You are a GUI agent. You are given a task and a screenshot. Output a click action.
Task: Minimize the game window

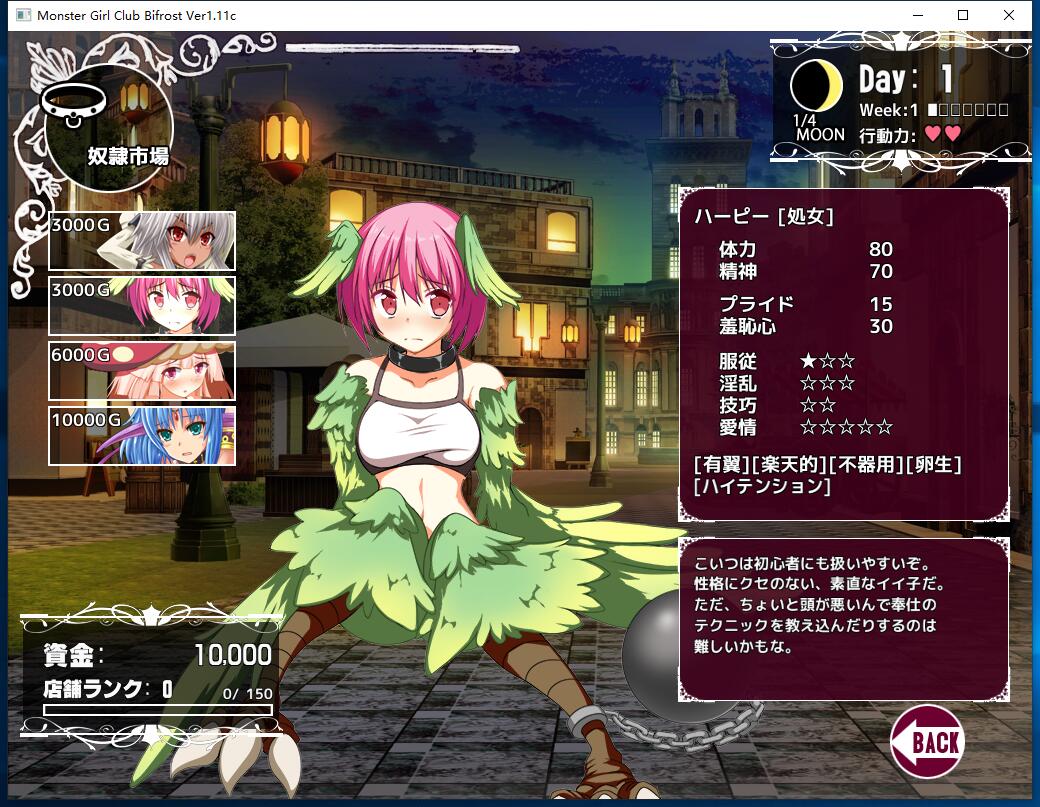pos(917,15)
